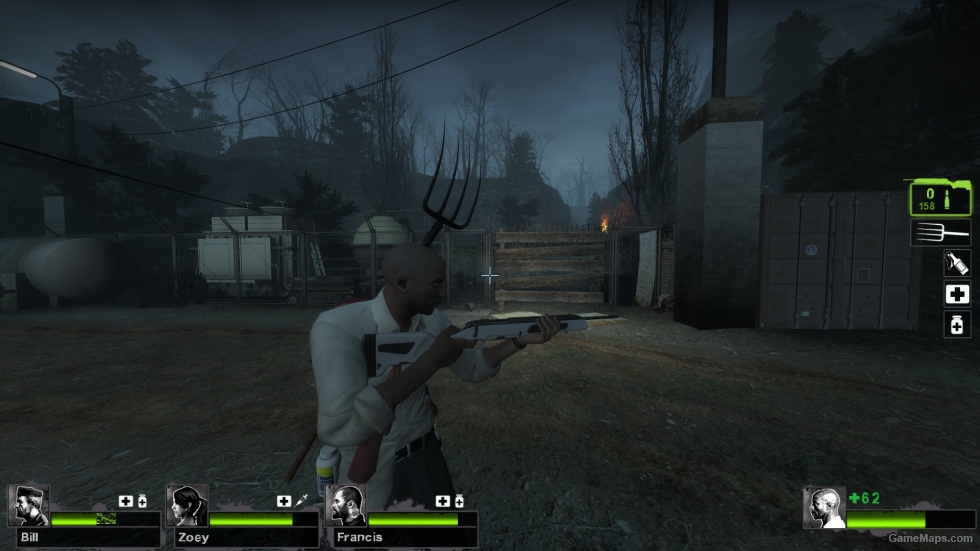Screen dimensions: 980x551
Task: Select the pain pills bottle slot
Action: 957,324
